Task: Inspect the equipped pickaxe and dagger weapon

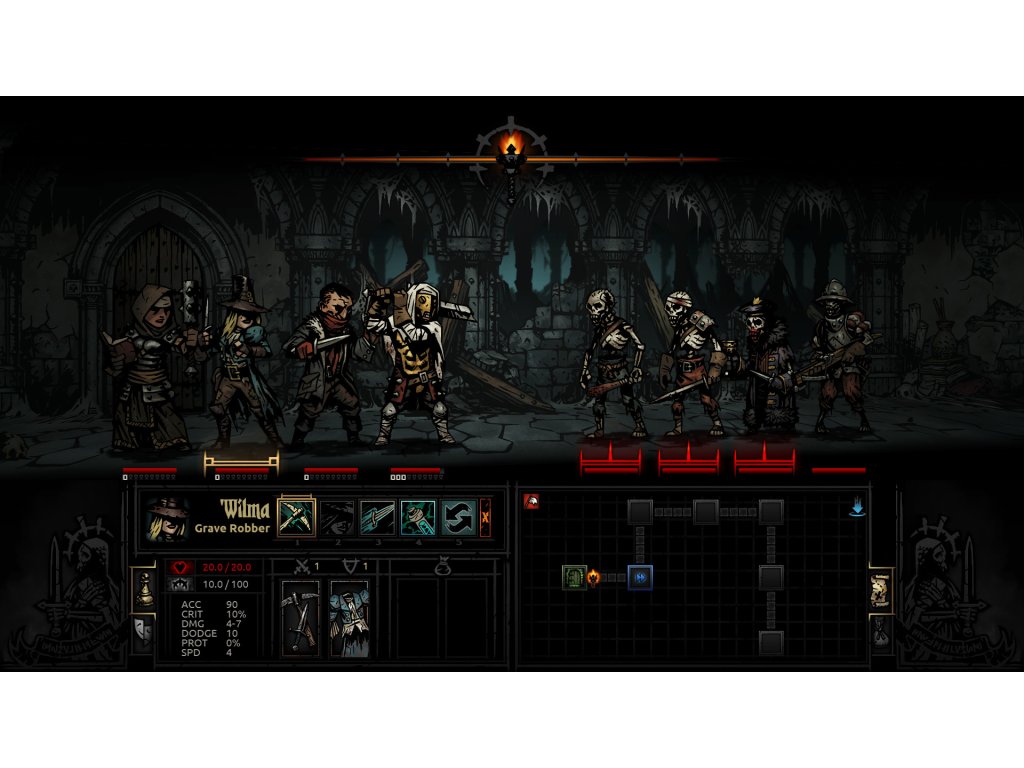Action: pyautogui.click(x=300, y=618)
